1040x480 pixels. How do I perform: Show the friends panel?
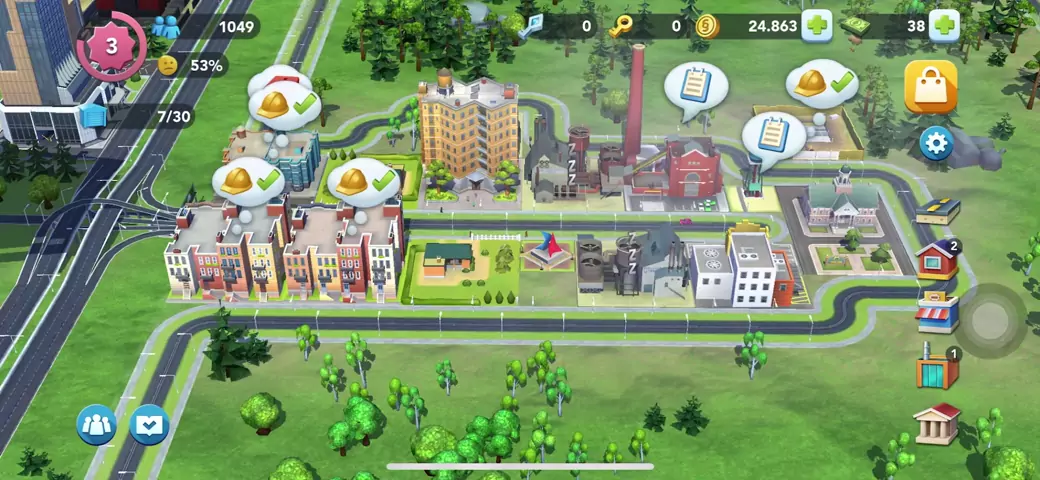[x=97, y=425]
